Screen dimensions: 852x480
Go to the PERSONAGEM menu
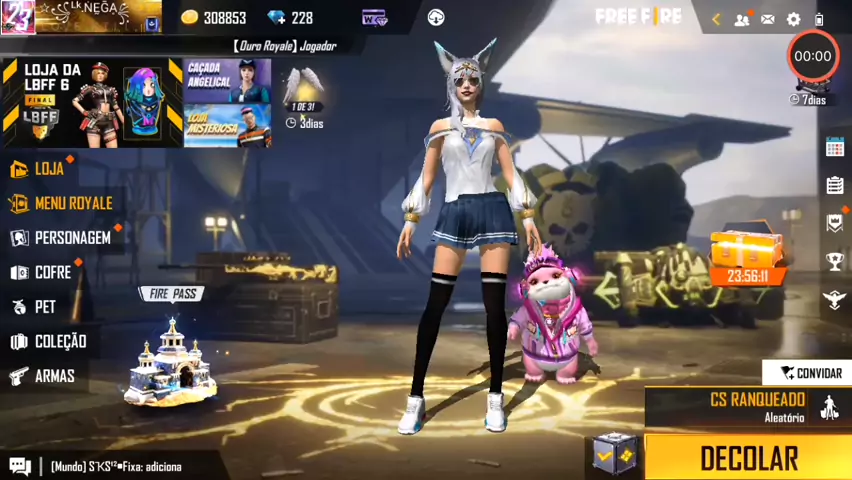click(71, 238)
